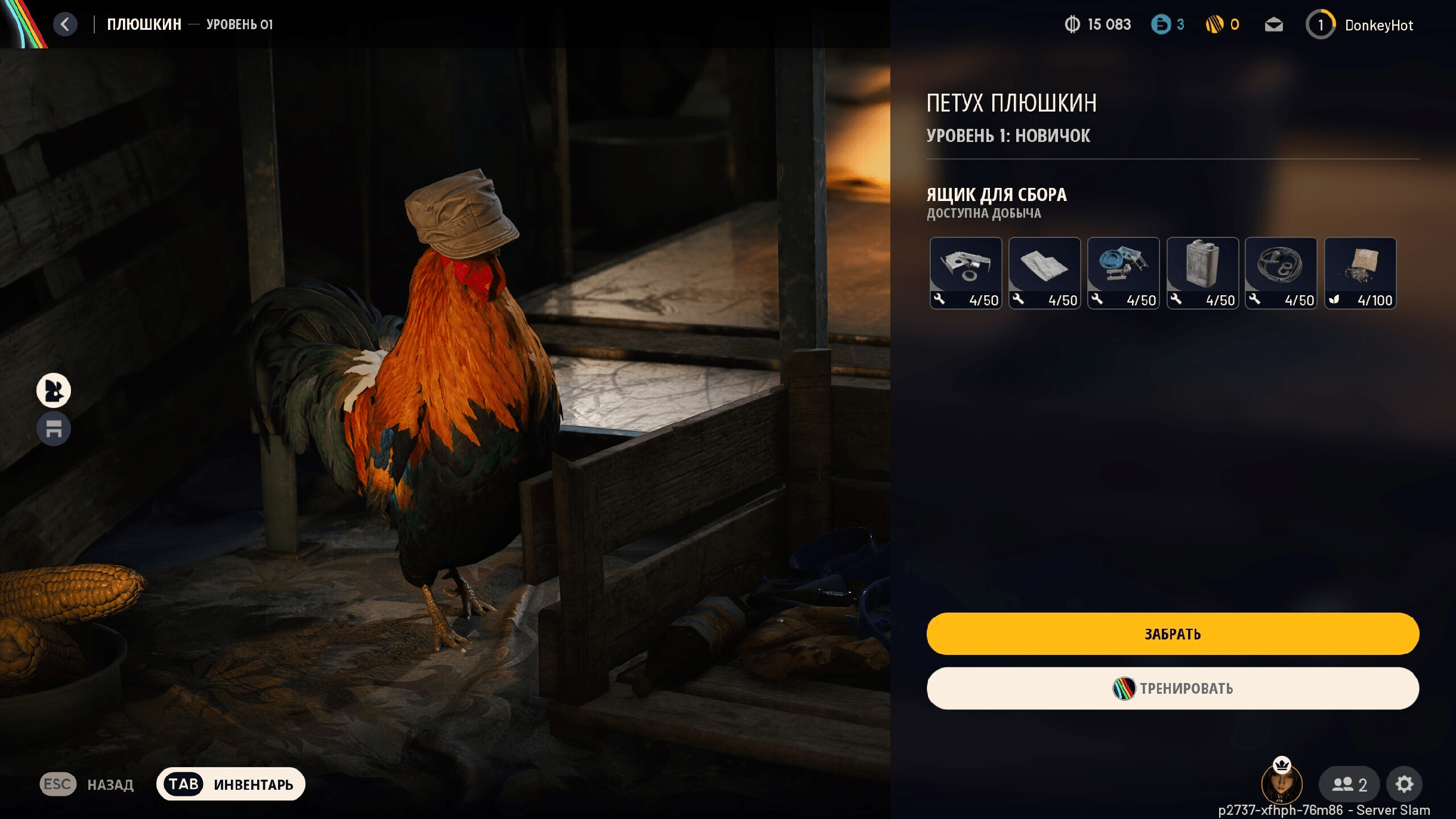Switch to the workbench icon tab
The height and width of the screenshot is (819, 1456).
pyautogui.click(x=54, y=429)
